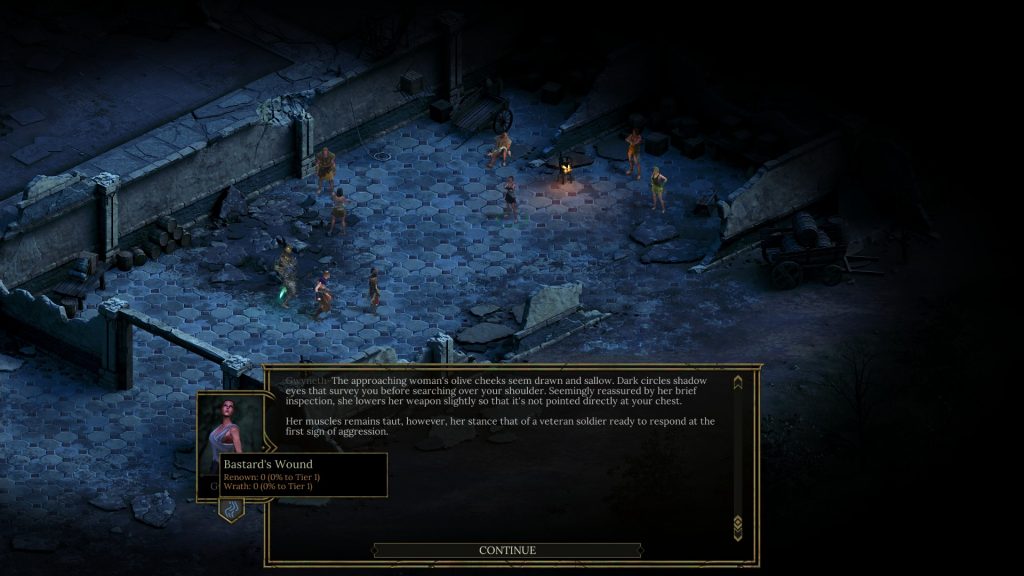The image size is (1024, 576).
Task: Click the scroll-up arrow in the dialogue panel
Action: [738, 382]
